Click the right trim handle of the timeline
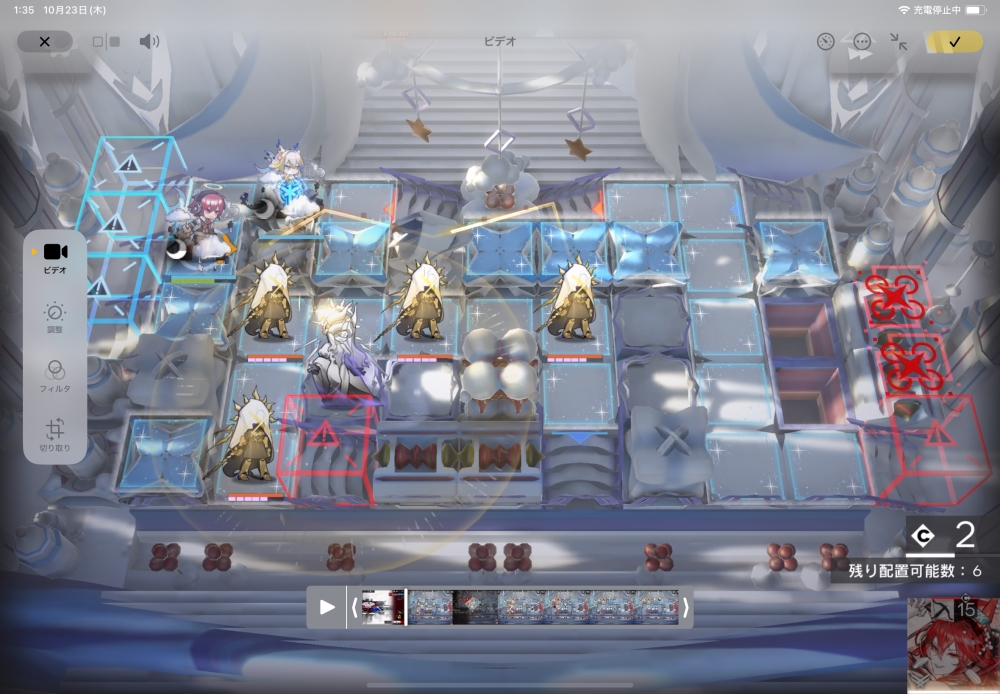1000x694 pixels. 685,607
